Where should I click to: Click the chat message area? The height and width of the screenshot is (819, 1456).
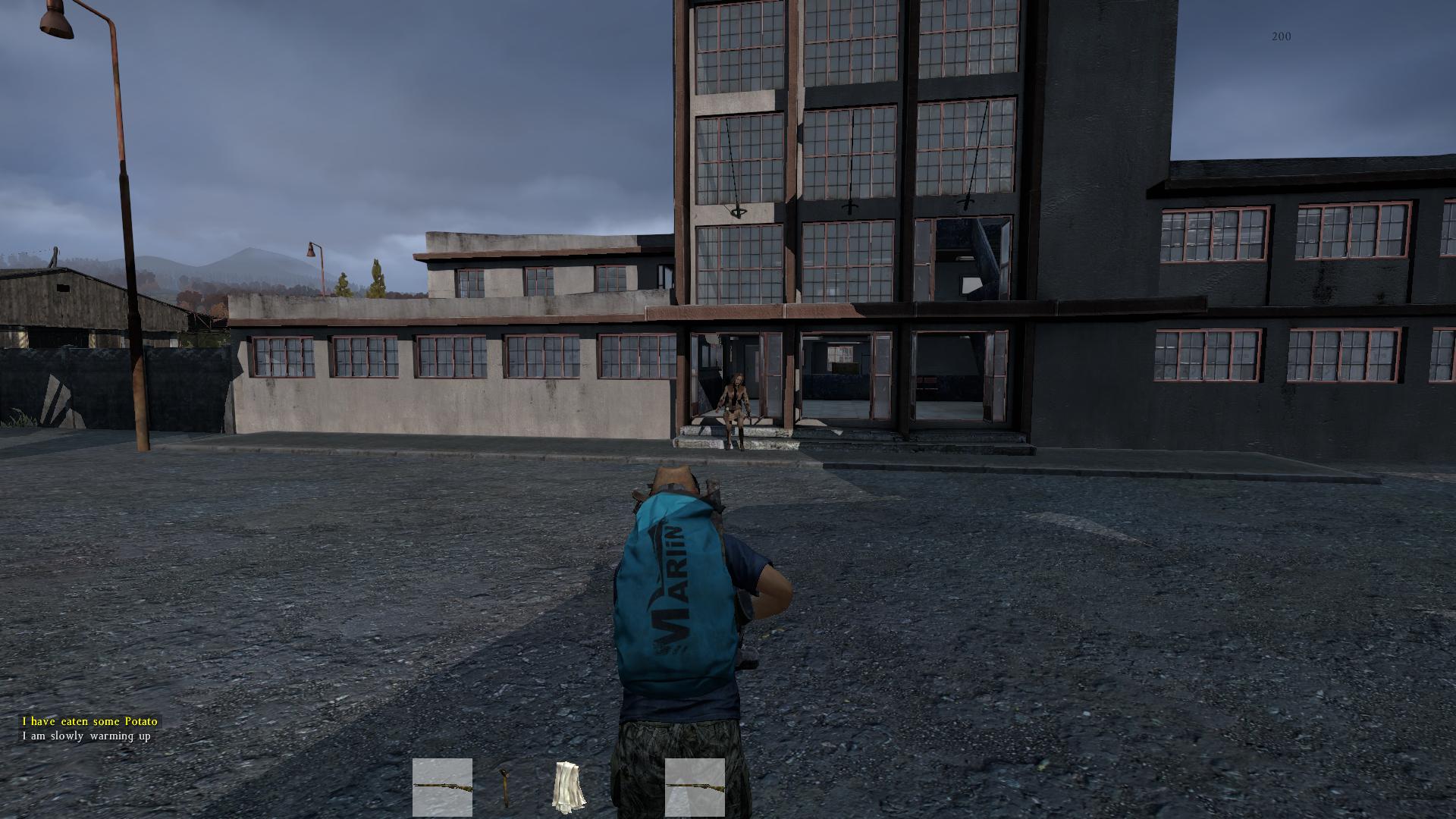pyautogui.click(x=87, y=728)
